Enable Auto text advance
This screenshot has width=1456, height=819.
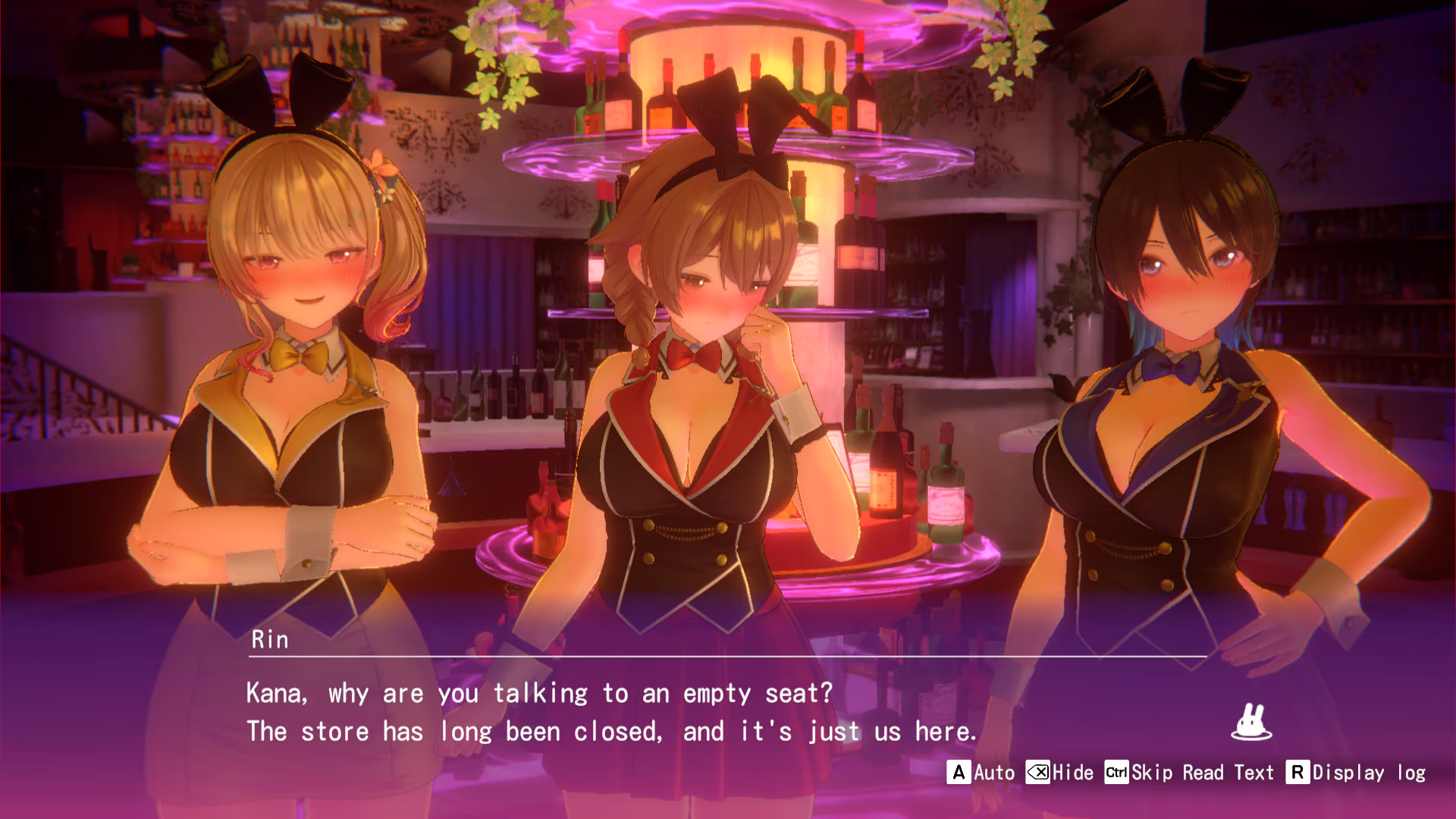[x=981, y=773]
